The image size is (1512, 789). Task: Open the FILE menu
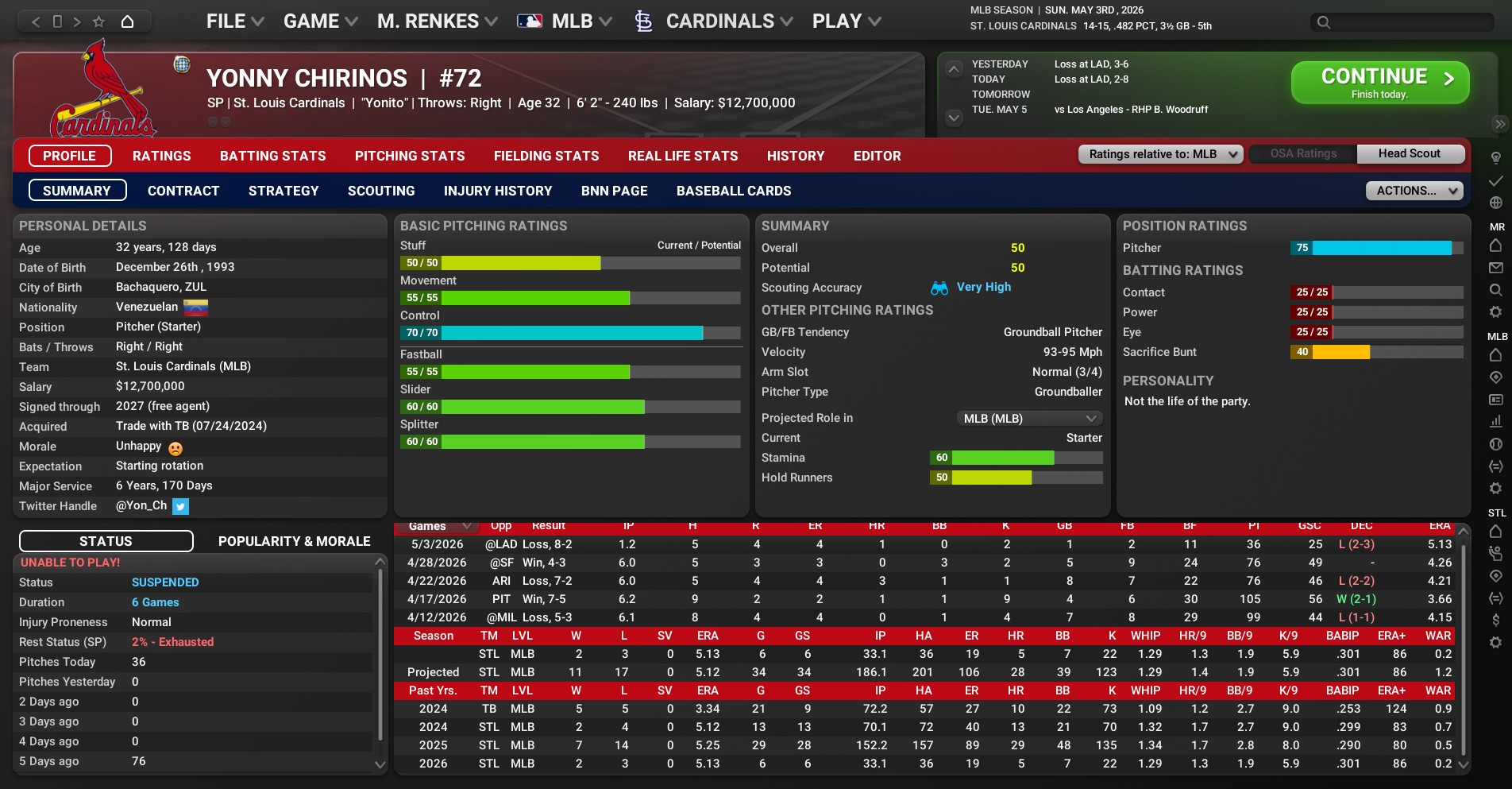[x=234, y=21]
